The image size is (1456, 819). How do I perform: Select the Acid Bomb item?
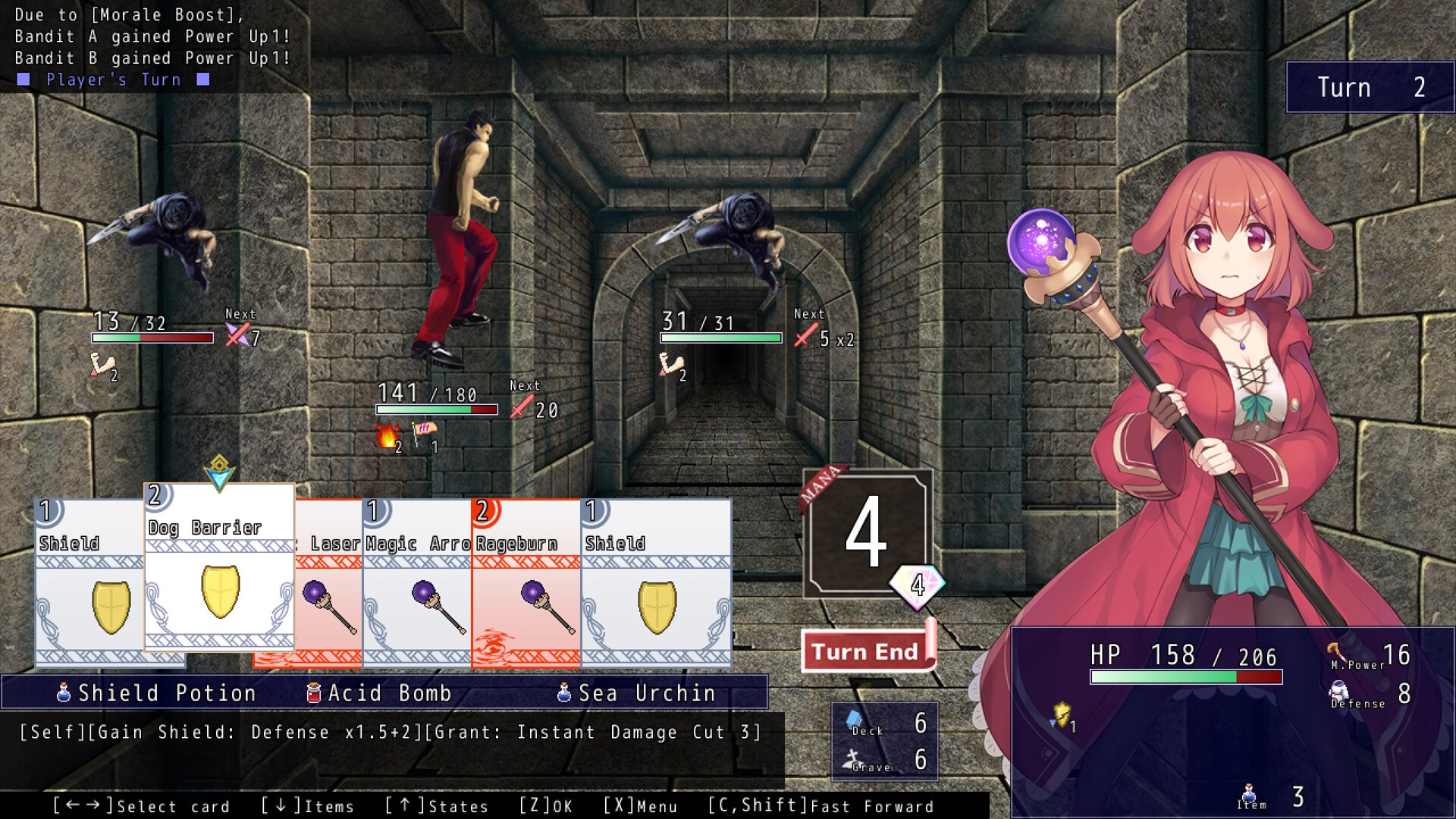[x=379, y=693]
